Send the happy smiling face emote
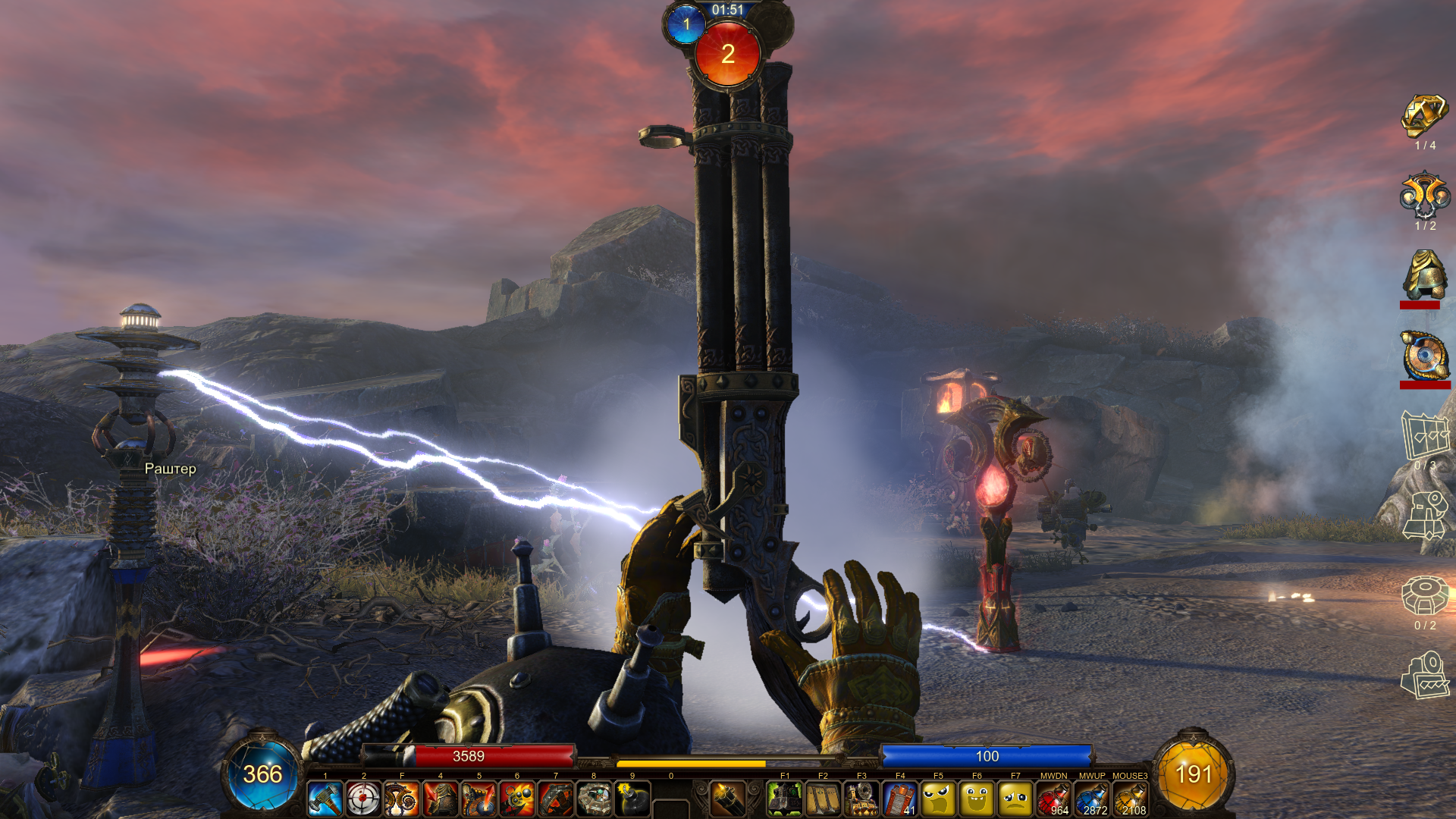The height and width of the screenshot is (819, 1456). click(977, 799)
